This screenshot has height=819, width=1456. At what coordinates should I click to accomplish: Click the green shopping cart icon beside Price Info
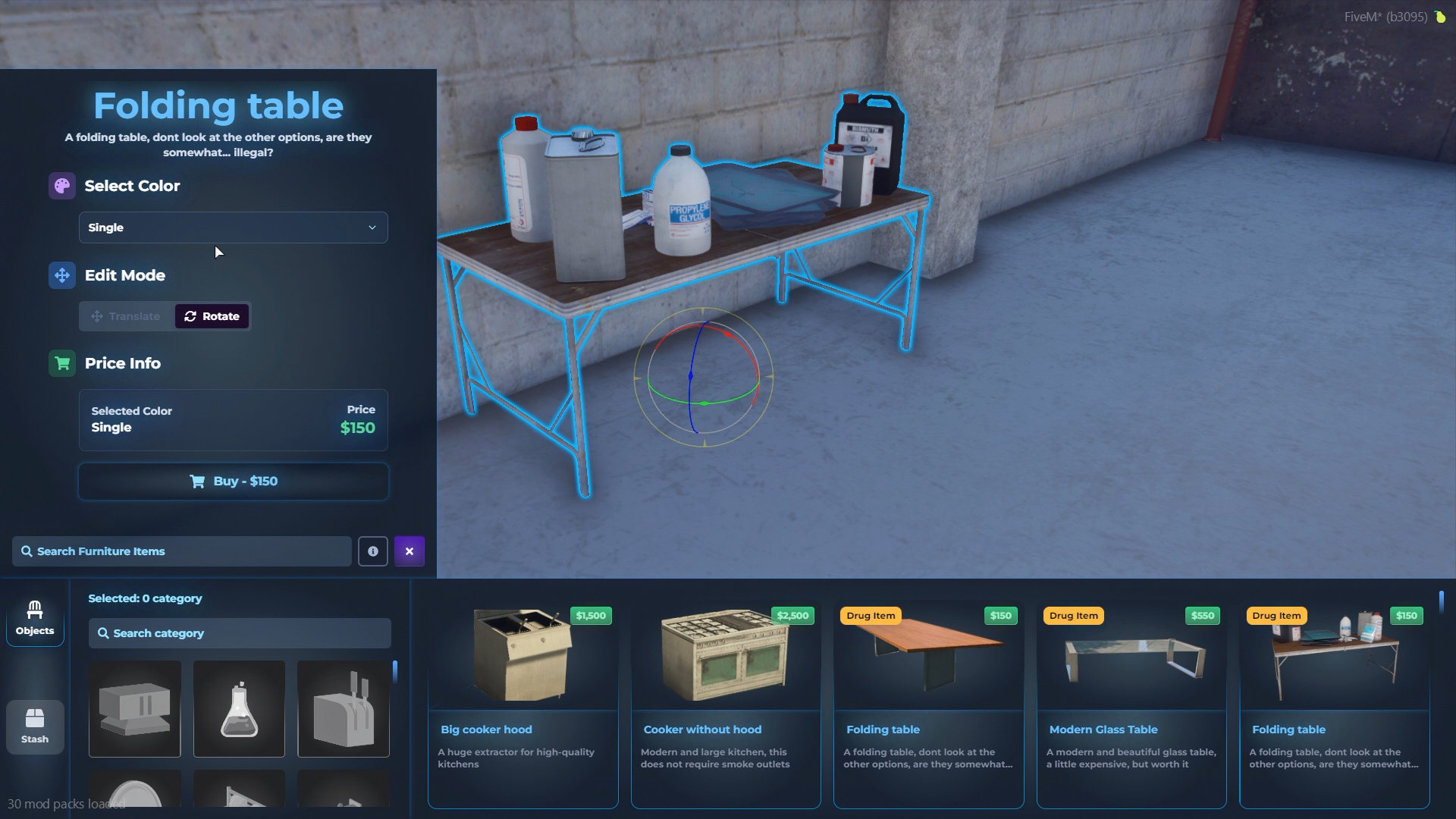click(x=61, y=363)
